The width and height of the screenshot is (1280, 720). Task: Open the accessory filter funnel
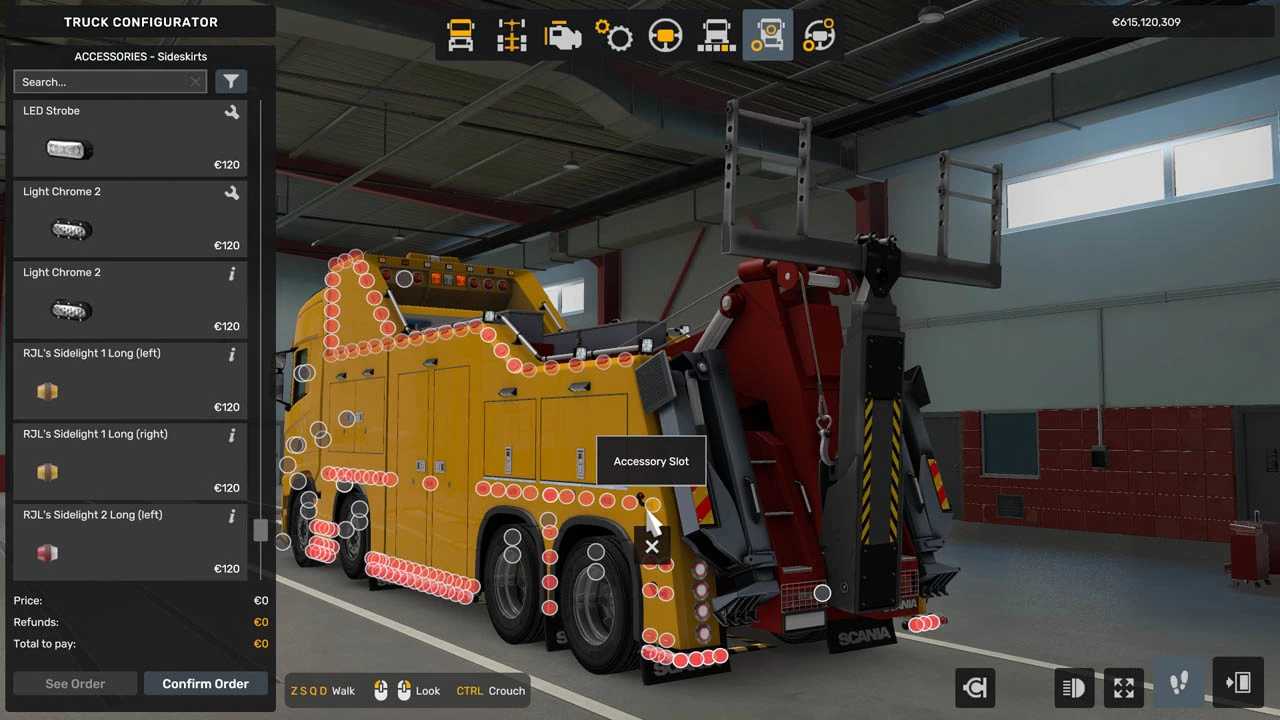coord(231,82)
